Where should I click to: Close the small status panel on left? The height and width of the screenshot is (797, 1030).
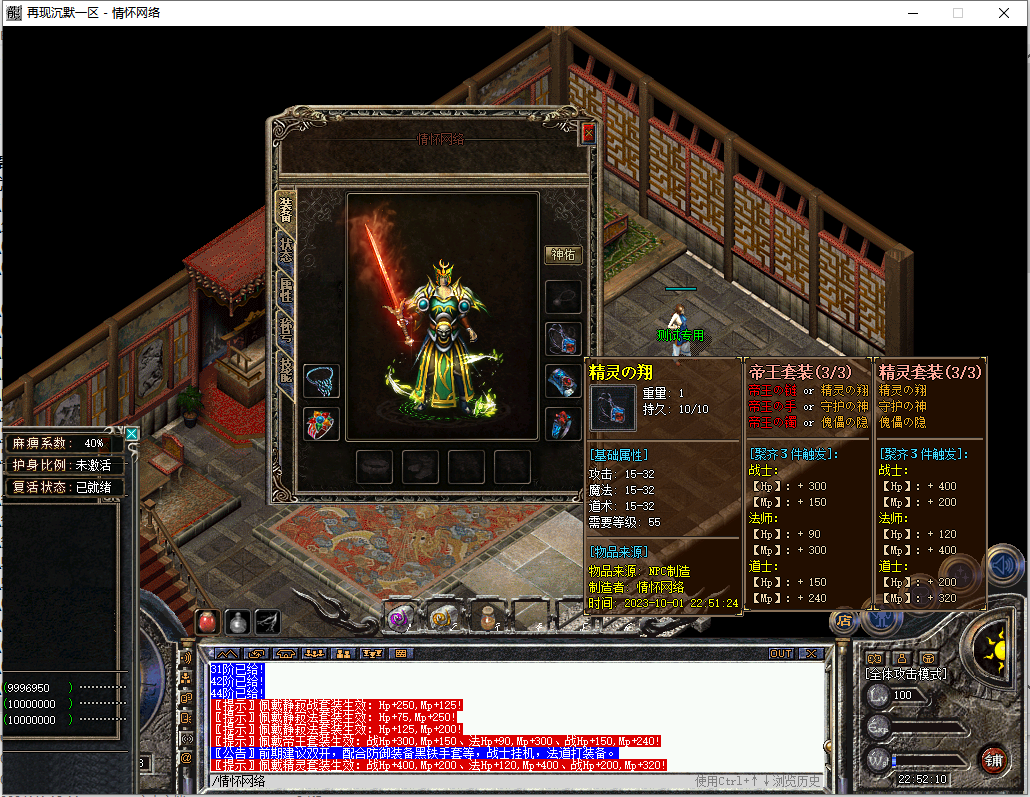tap(131, 434)
